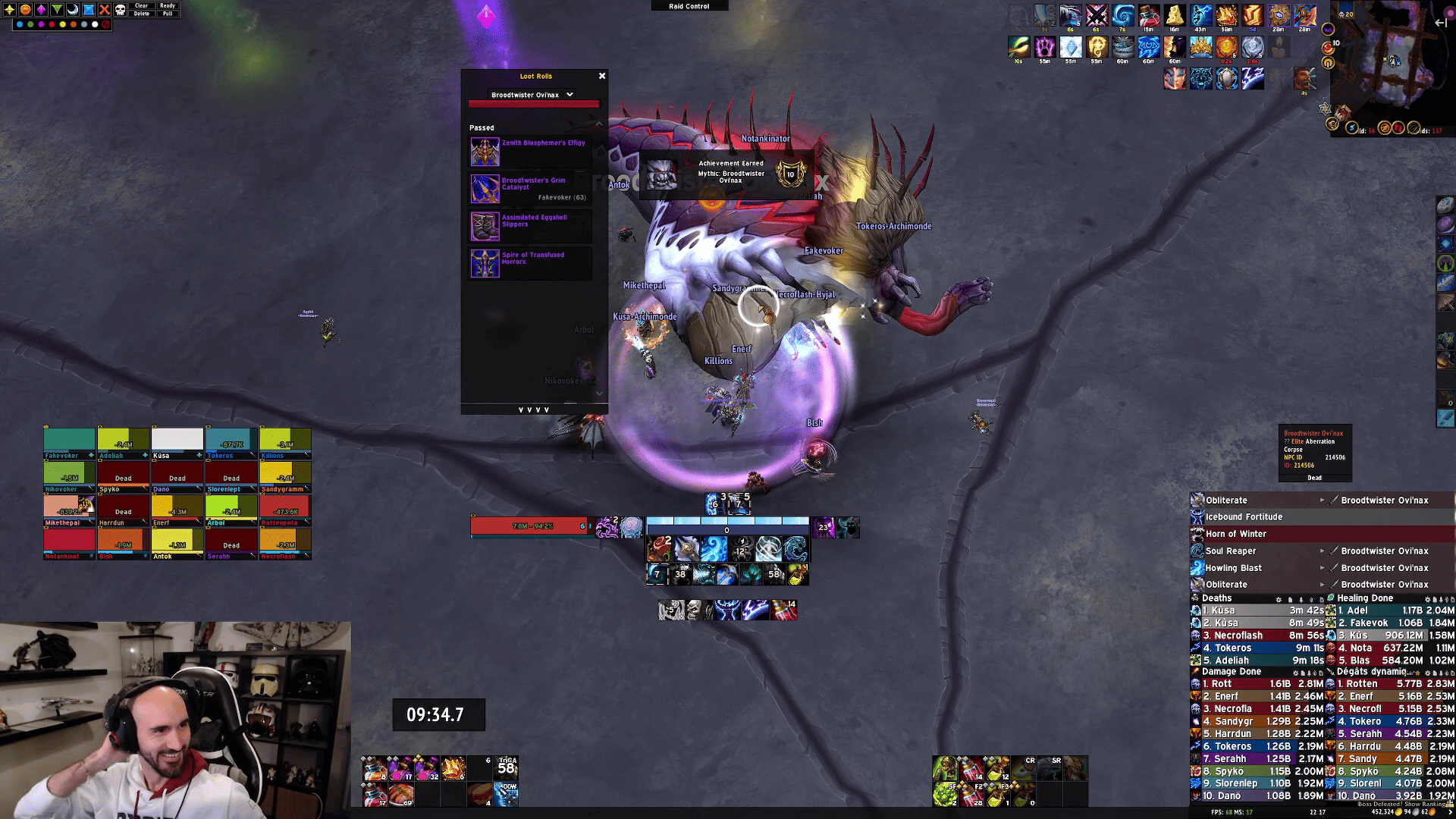The image size is (1456, 819).
Task: Select the Assimilated Eggshell Slippers loot entry
Action: point(530,226)
